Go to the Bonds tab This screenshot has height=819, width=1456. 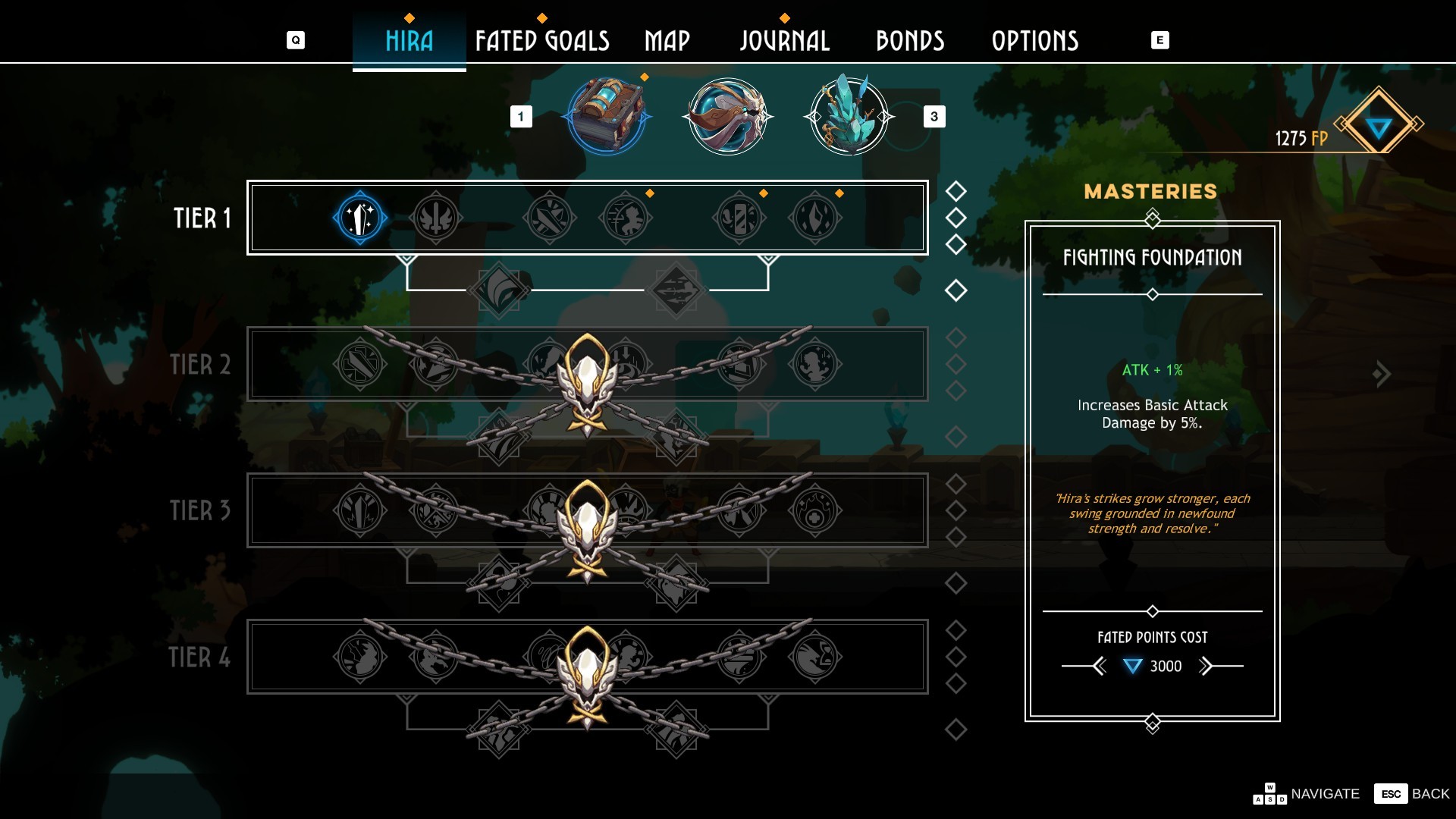click(x=910, y=41)
